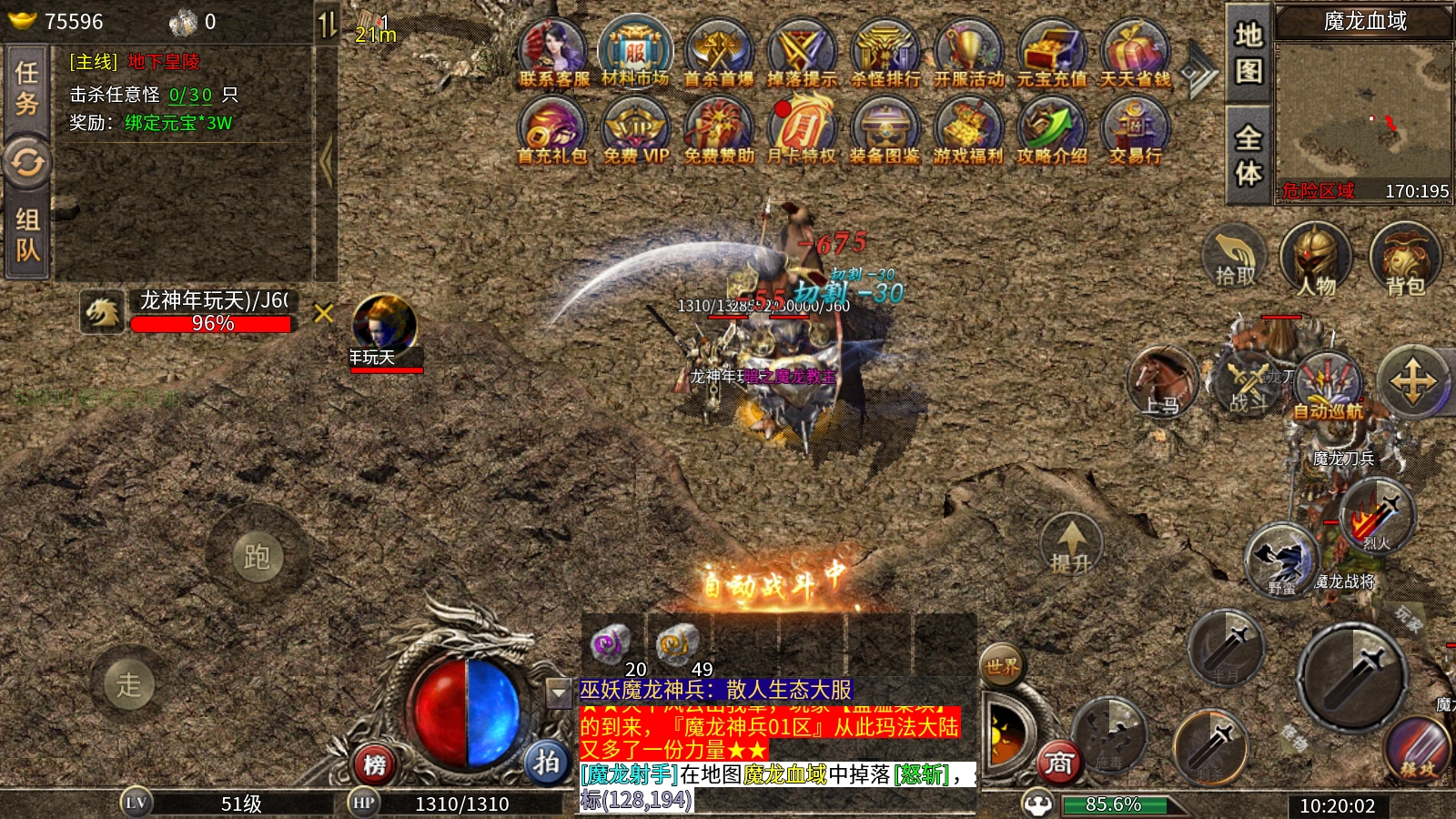
Task: Claim the 首充礼包 first-recharge gift
Action: pyautogui.click(x=551, y=130)
